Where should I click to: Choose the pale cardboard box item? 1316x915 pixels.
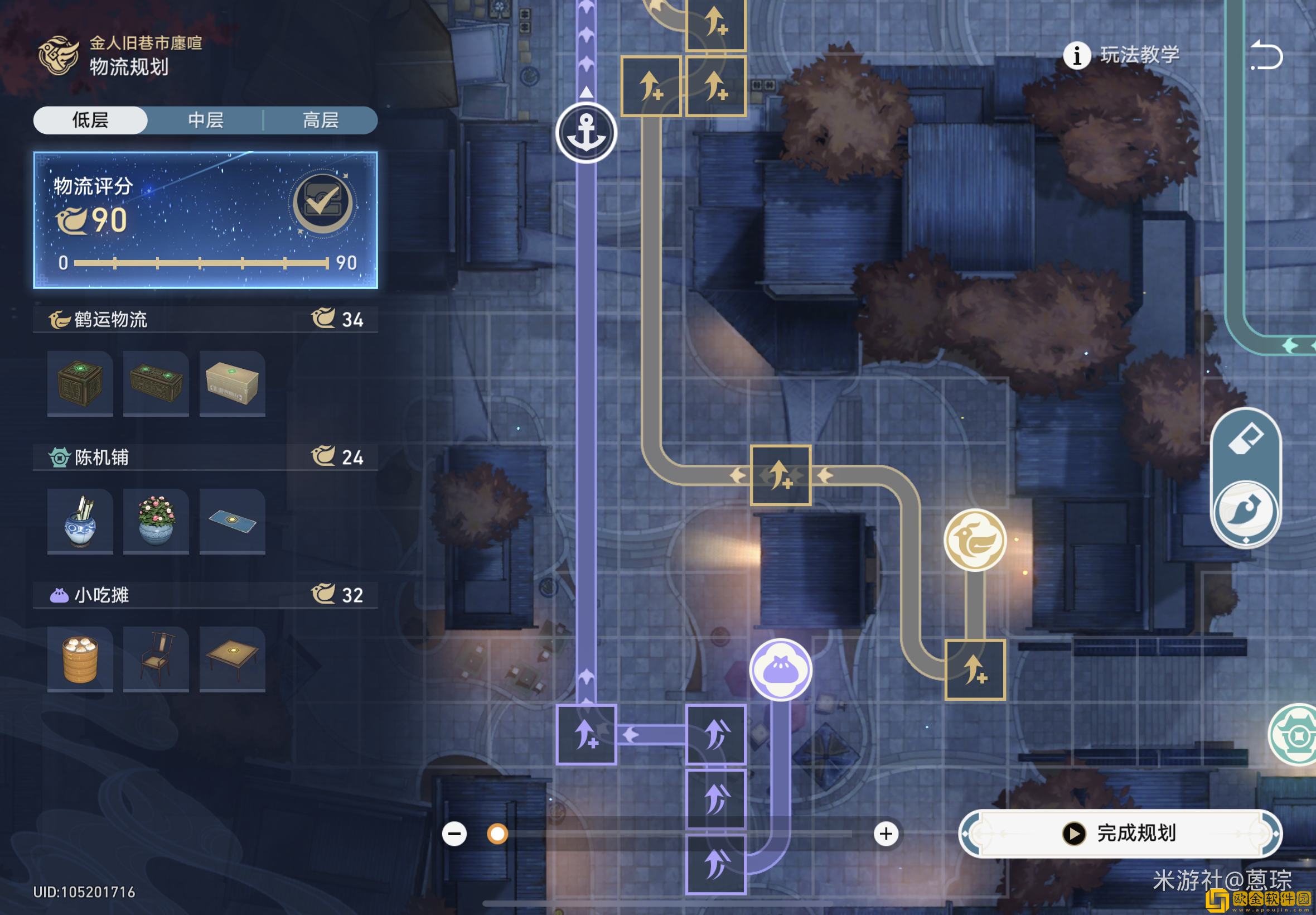(x=232, y=383)
